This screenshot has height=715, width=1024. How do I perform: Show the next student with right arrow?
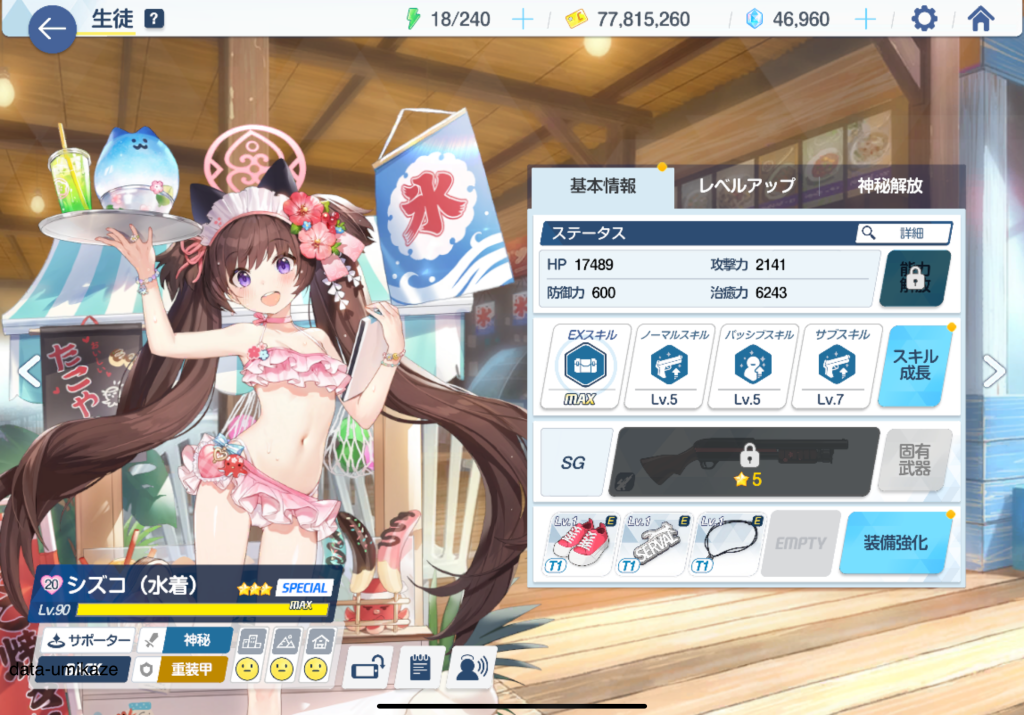[x=994, y=372]
